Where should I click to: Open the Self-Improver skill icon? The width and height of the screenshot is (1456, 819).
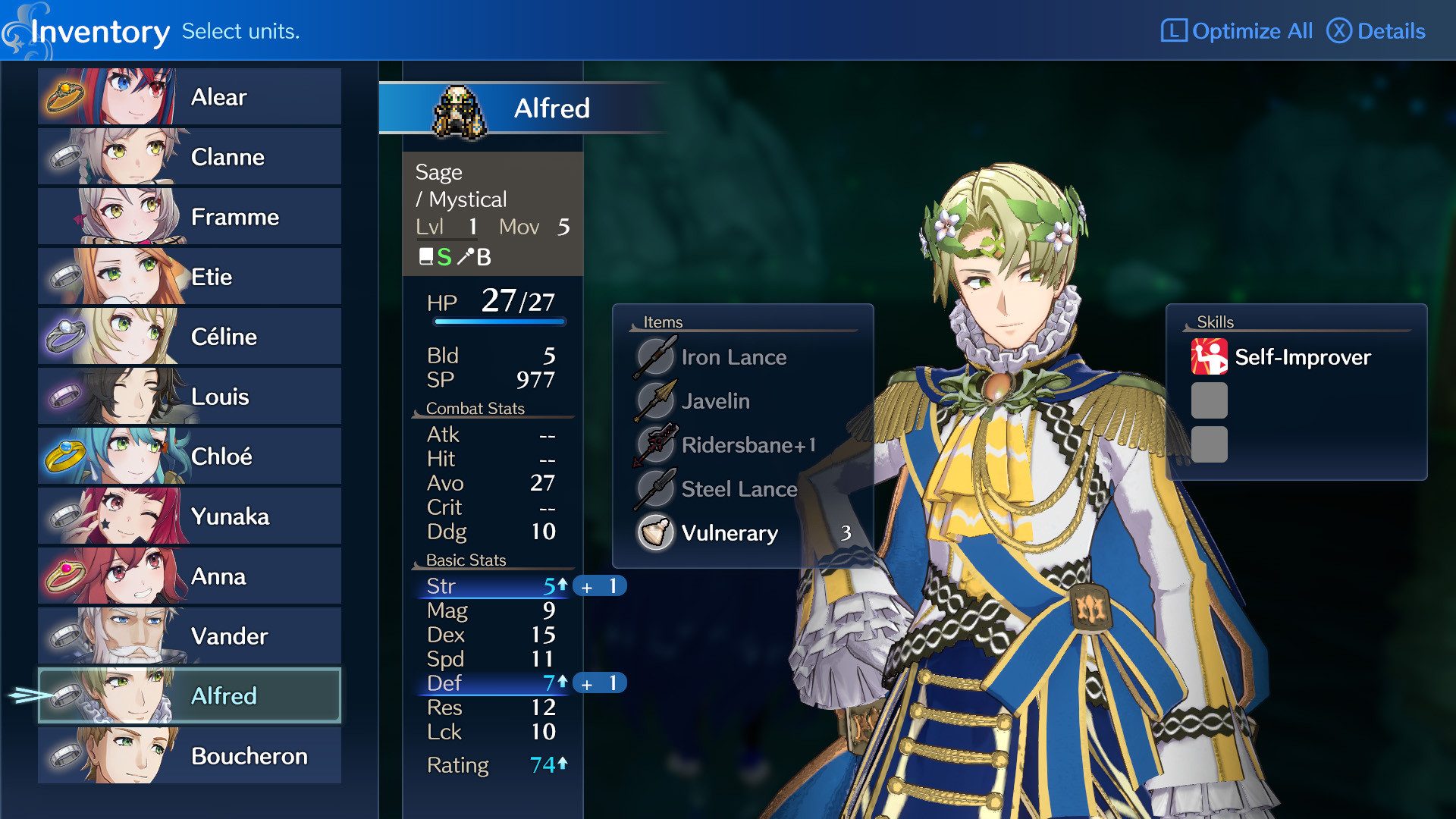(x=1209, y=357)
